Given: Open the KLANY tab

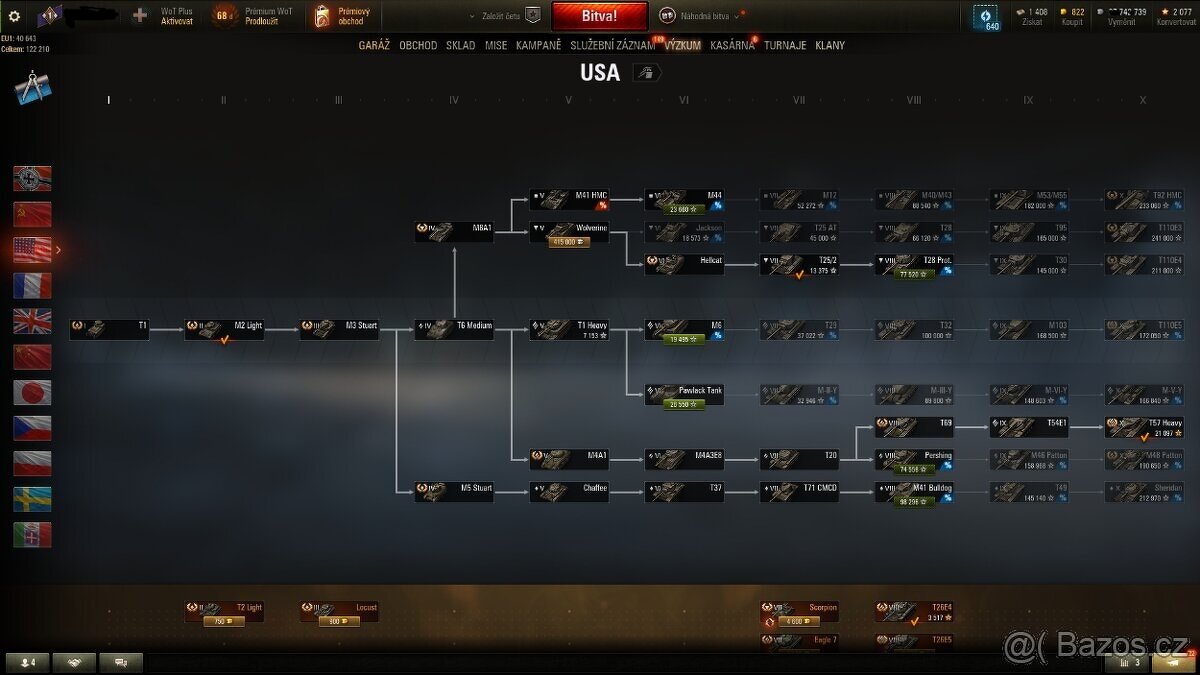Looking at the screenshot, I should [830, 45].
